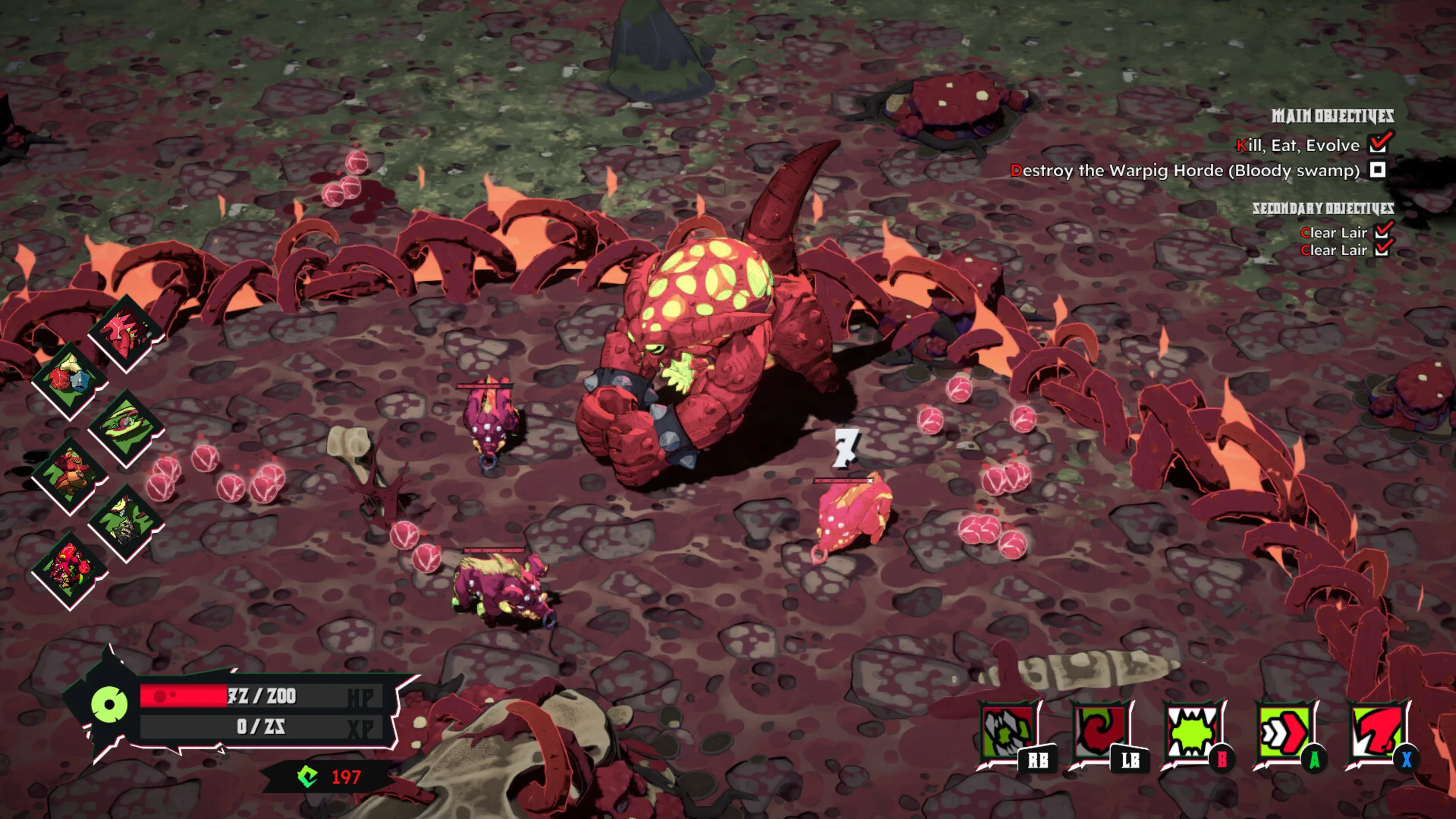Select the crimson monster cluster mutation icon
Screen dimensions: 1456x819
(x=69, y=570)
